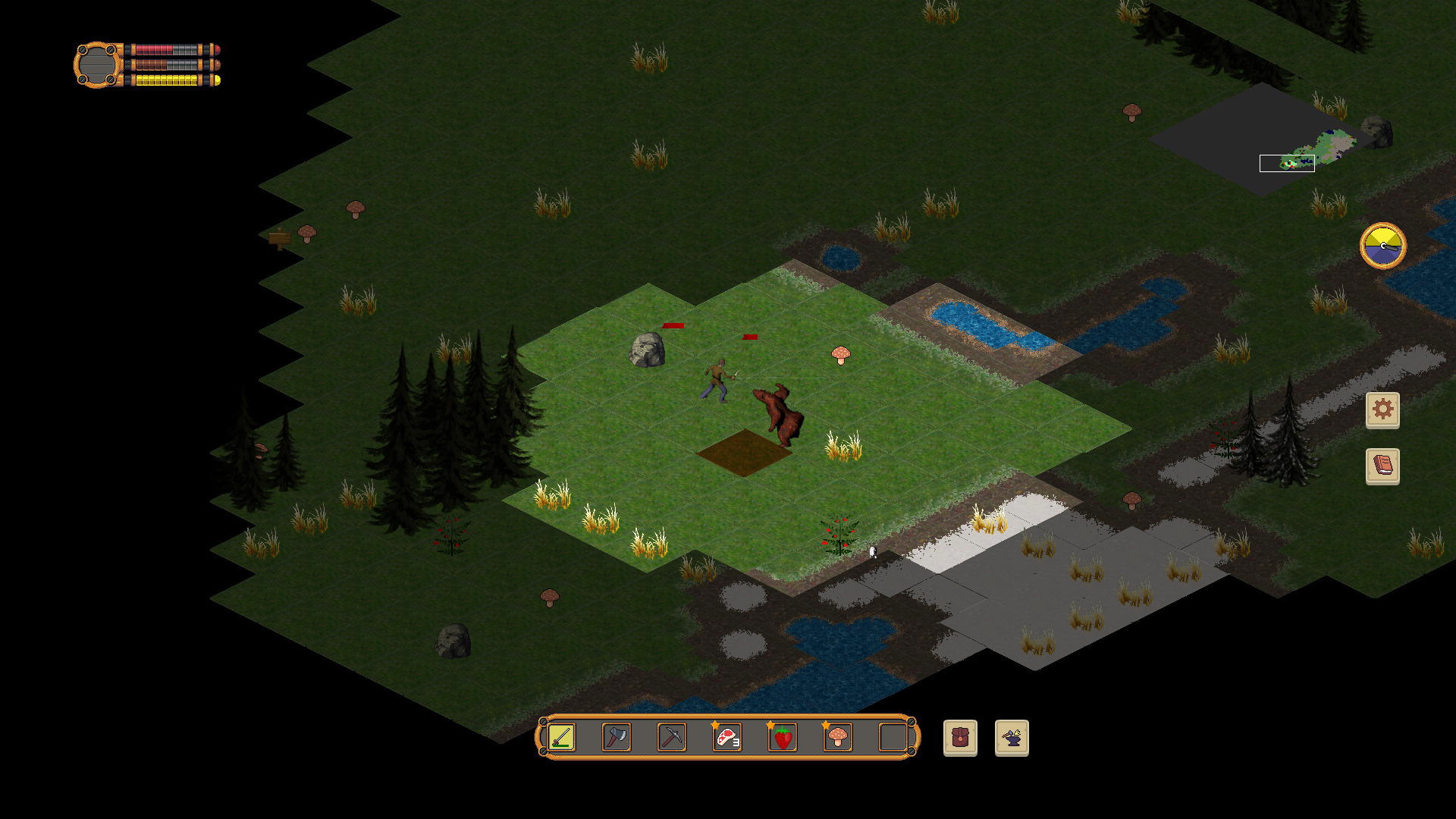
Task: Use the raw meat in the hotbar
Action: (727, 737)
